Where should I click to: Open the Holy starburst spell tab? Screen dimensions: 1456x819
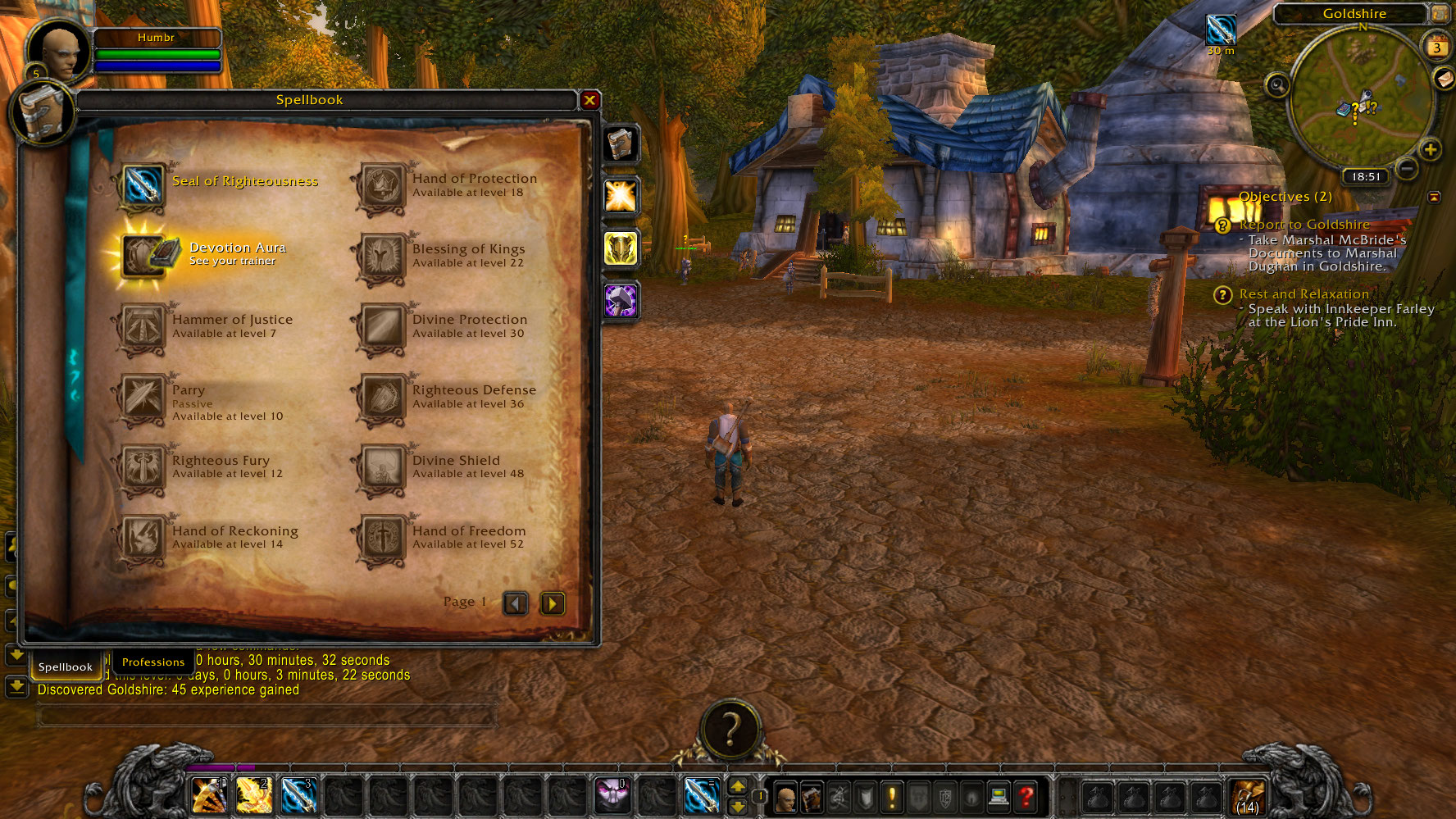pyautogui.click(x=621, y=196)
